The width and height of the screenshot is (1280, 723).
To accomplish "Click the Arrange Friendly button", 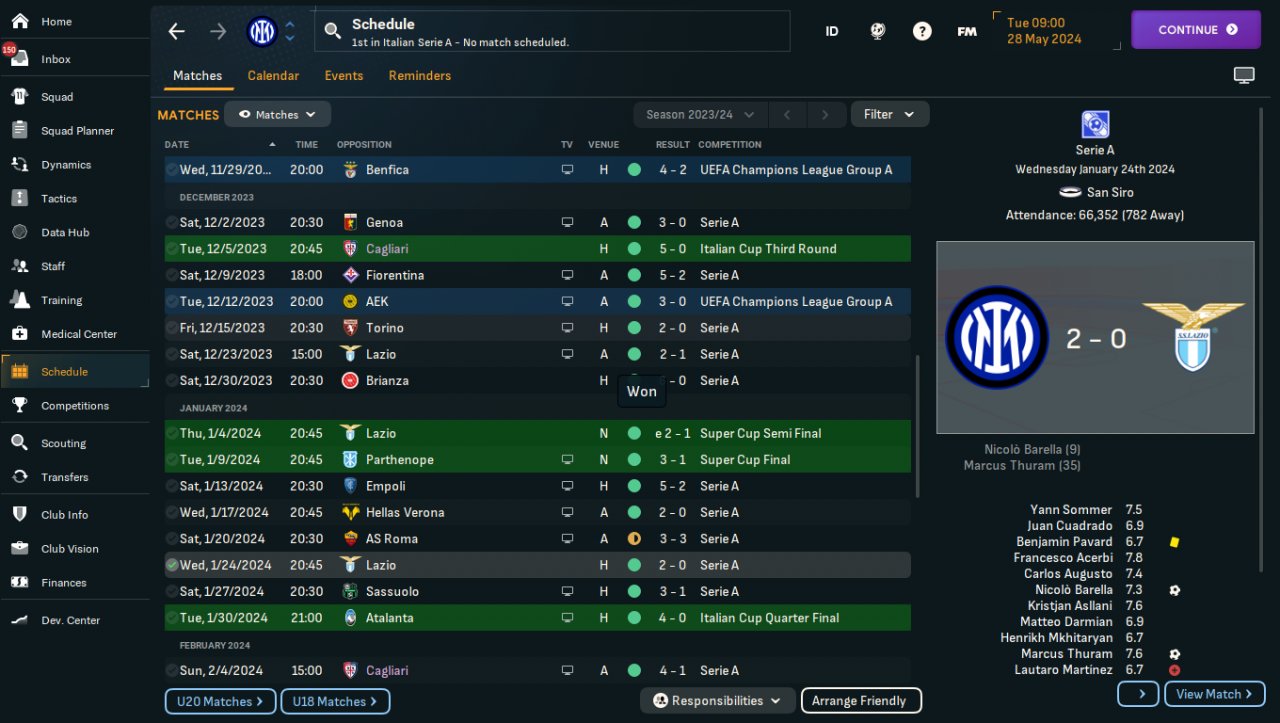I will click(x=860, y=701).
